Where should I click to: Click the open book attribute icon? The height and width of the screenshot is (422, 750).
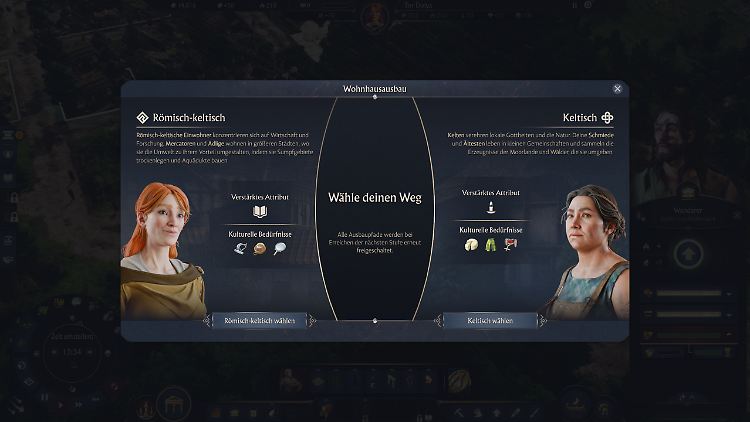[x=260, y=212]
